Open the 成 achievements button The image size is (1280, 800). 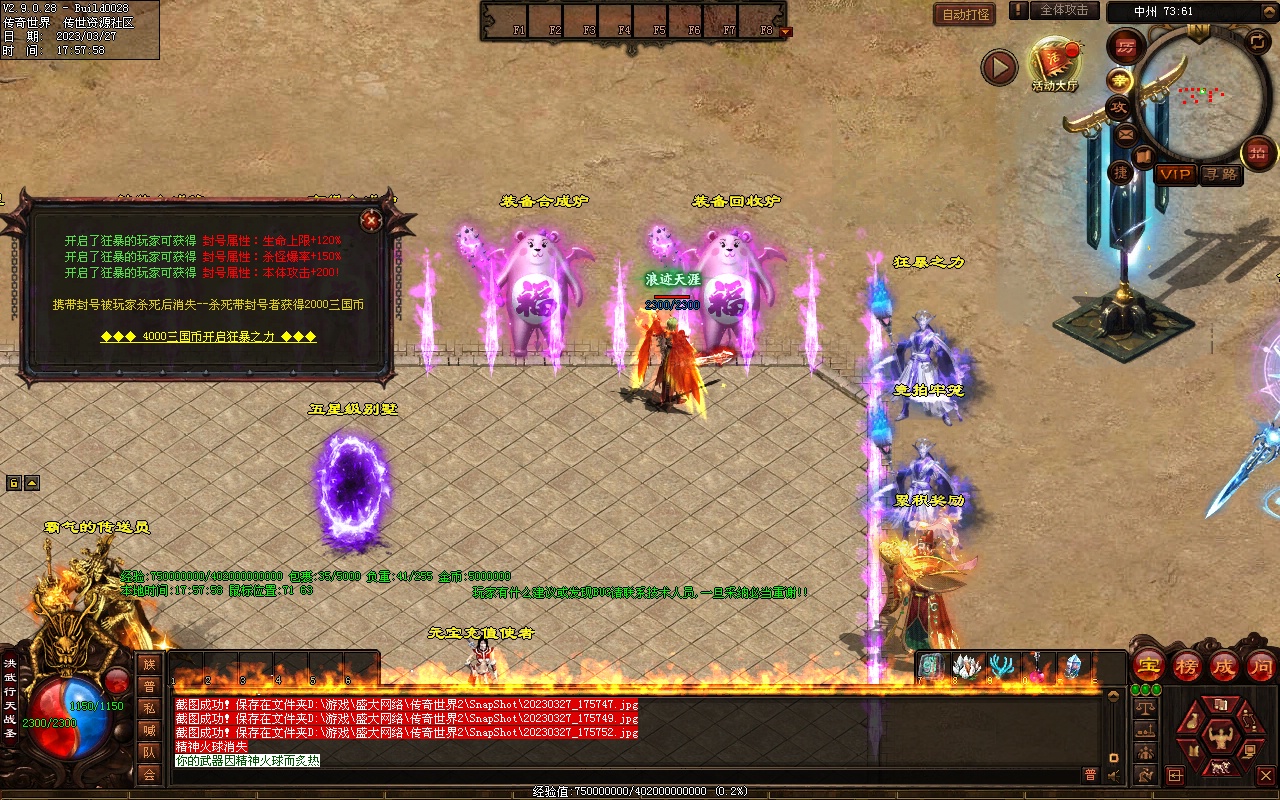1224,665
